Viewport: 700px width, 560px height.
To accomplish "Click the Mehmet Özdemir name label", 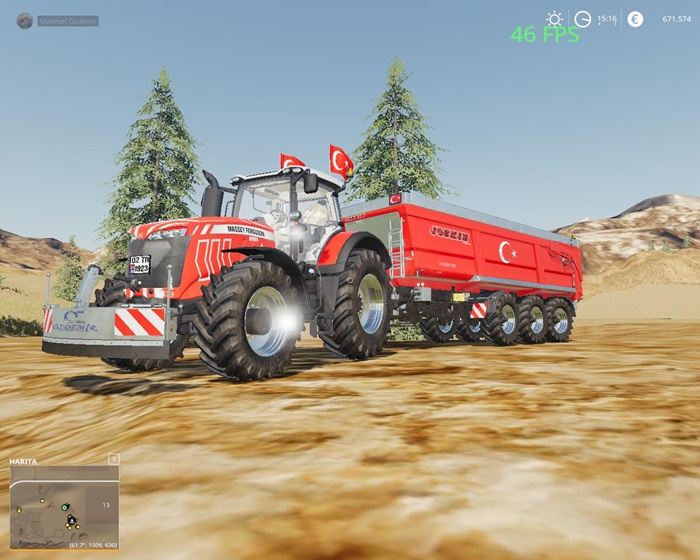I will pos(68,21).
